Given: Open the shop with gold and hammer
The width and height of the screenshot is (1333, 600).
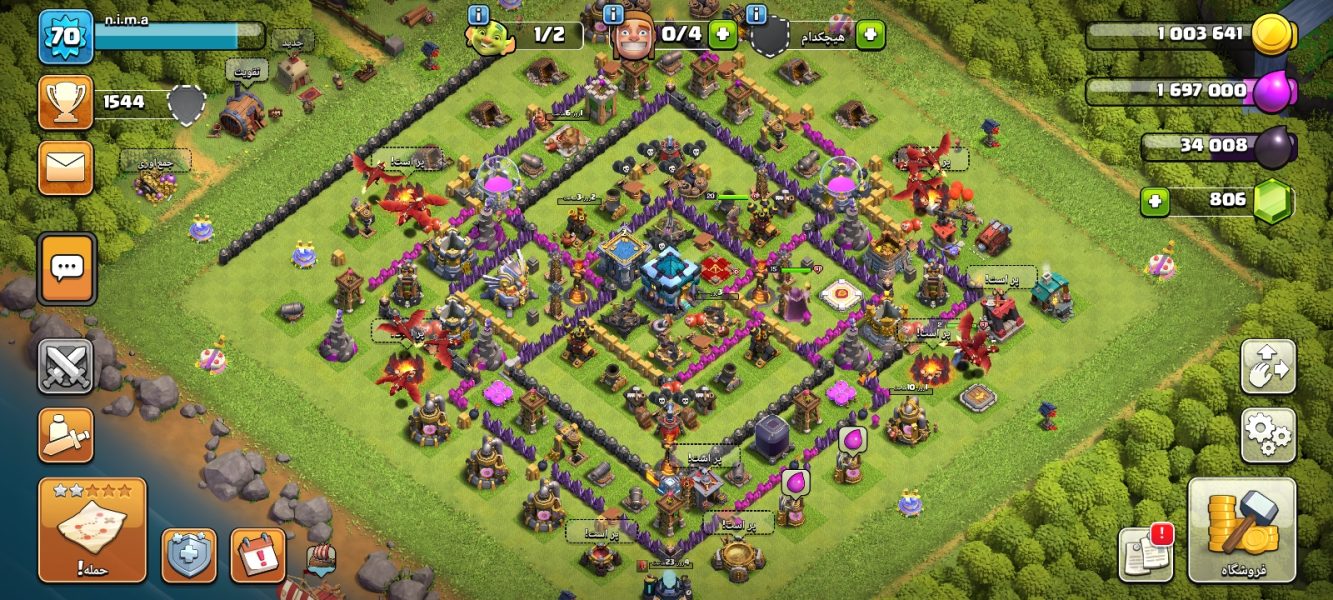Looking at the screenshot, I should 1242,530.
